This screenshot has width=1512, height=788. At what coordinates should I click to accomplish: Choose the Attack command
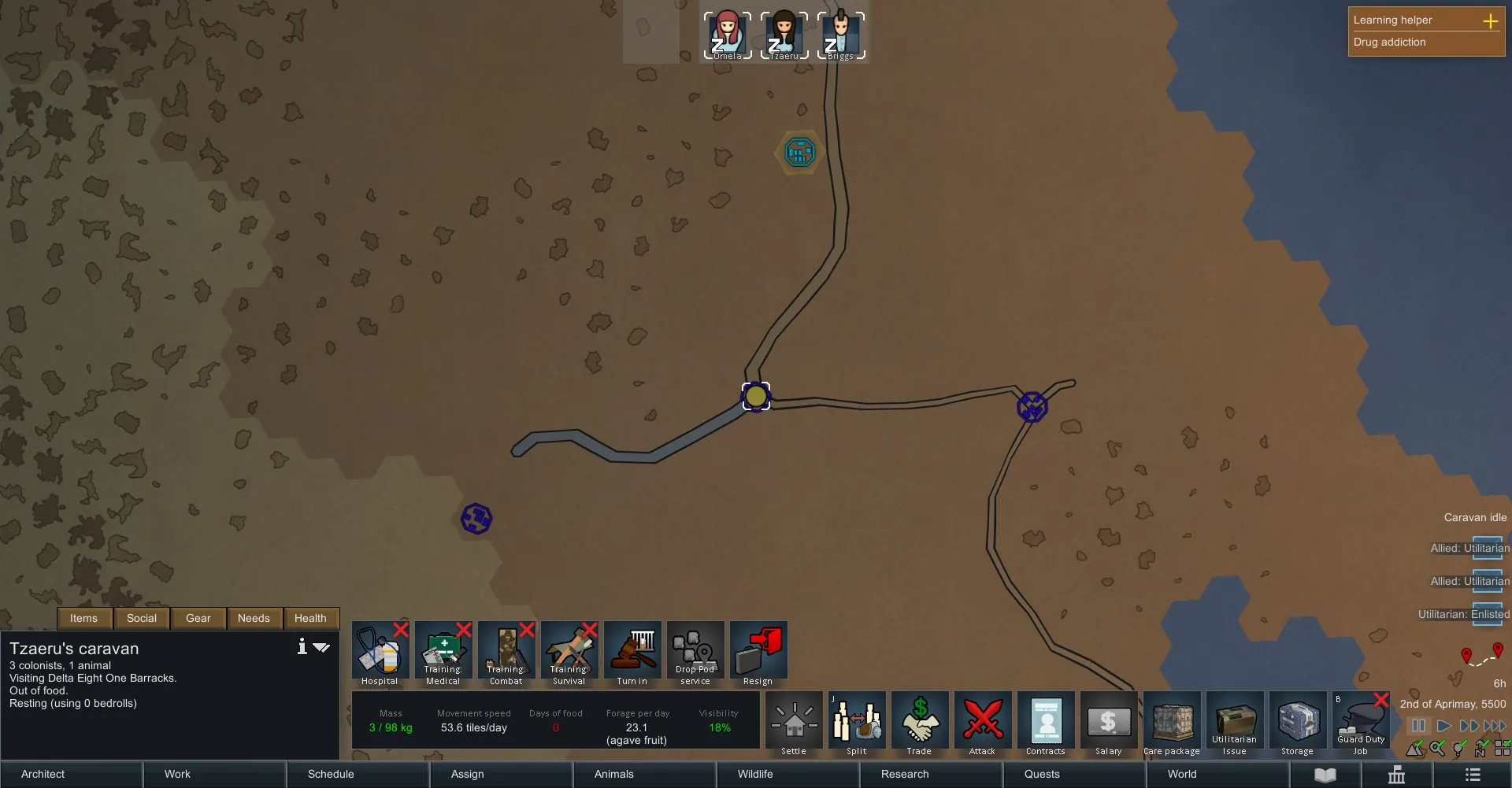point(983,724)
